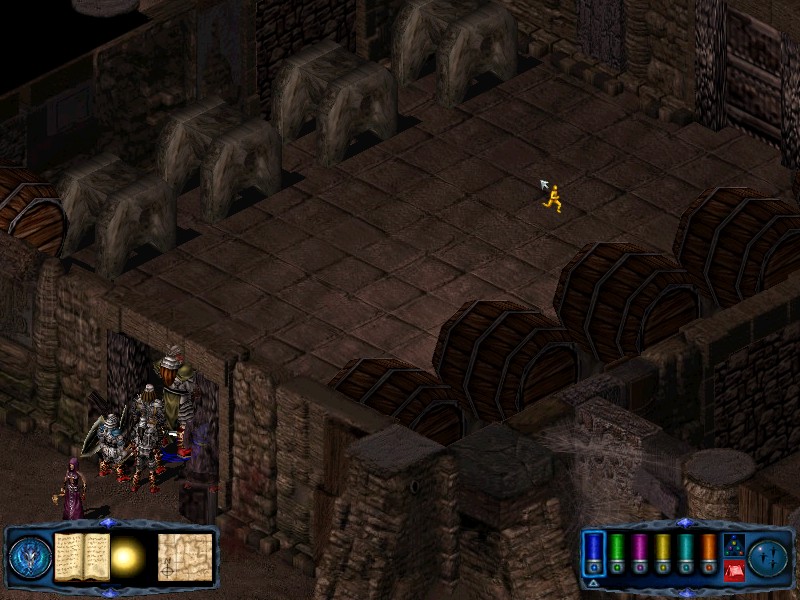
Task: Click the blue dragon emblem medallion
Action: coord(30,557)
